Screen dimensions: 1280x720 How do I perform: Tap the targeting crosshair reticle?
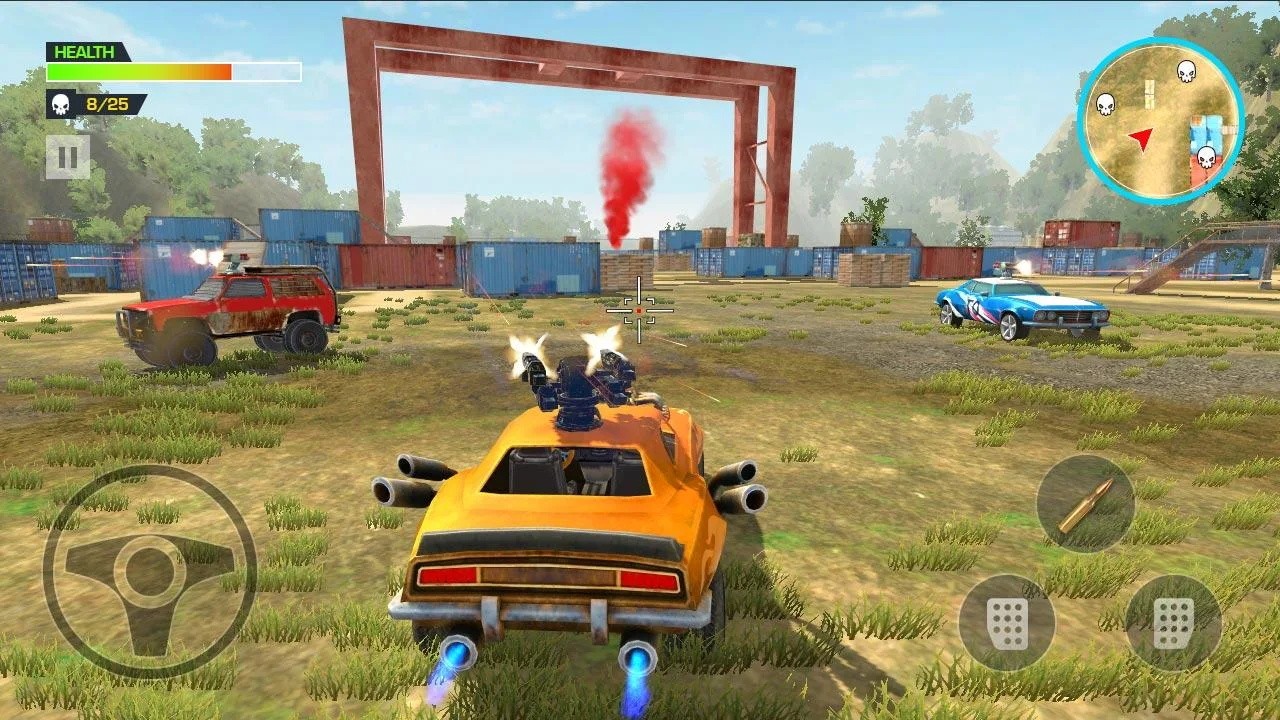640,311
